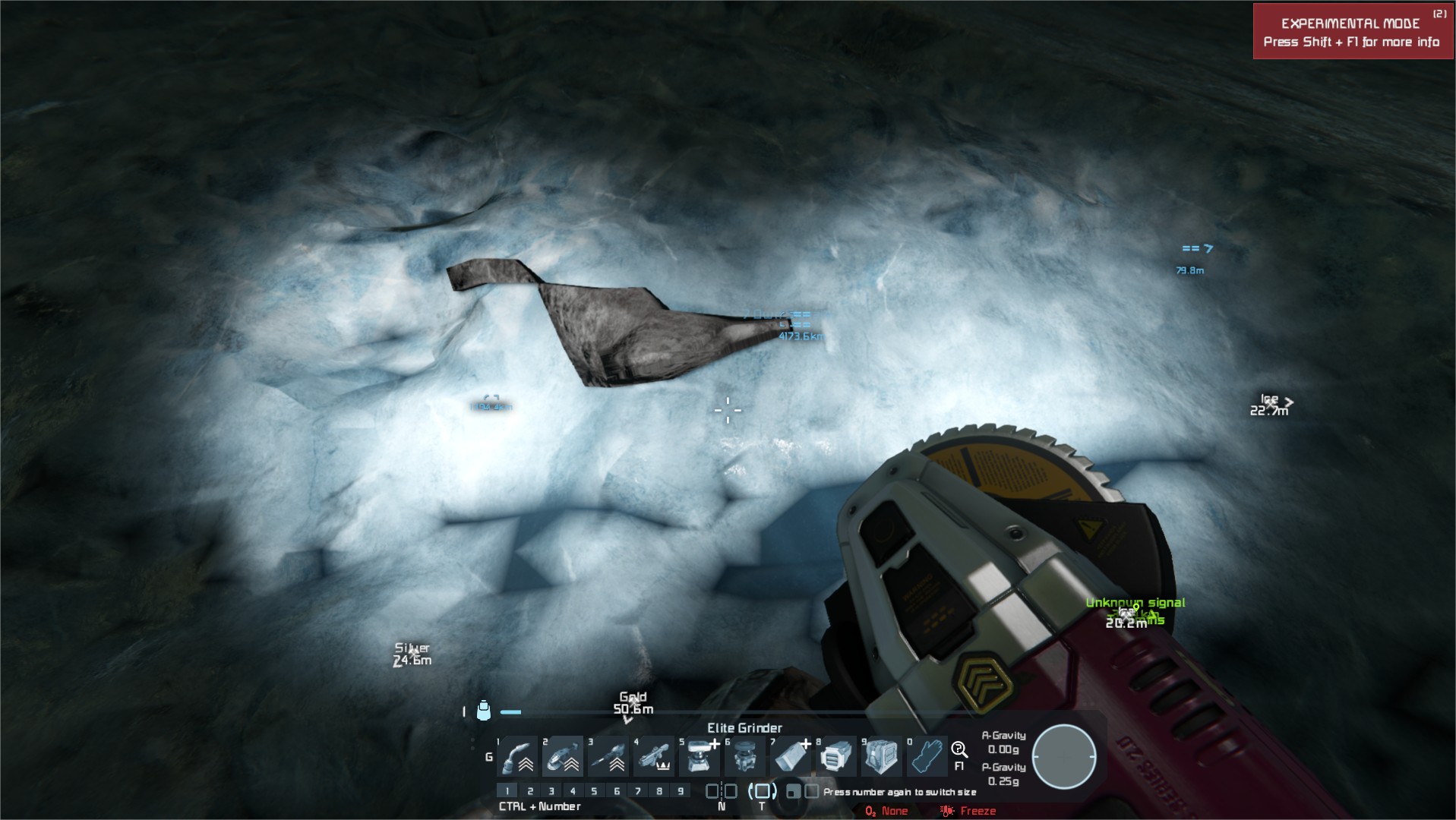Select the welder in hotbar slot 1
1456x820 pixels.
pyautogui.click(x=517, y=756)
